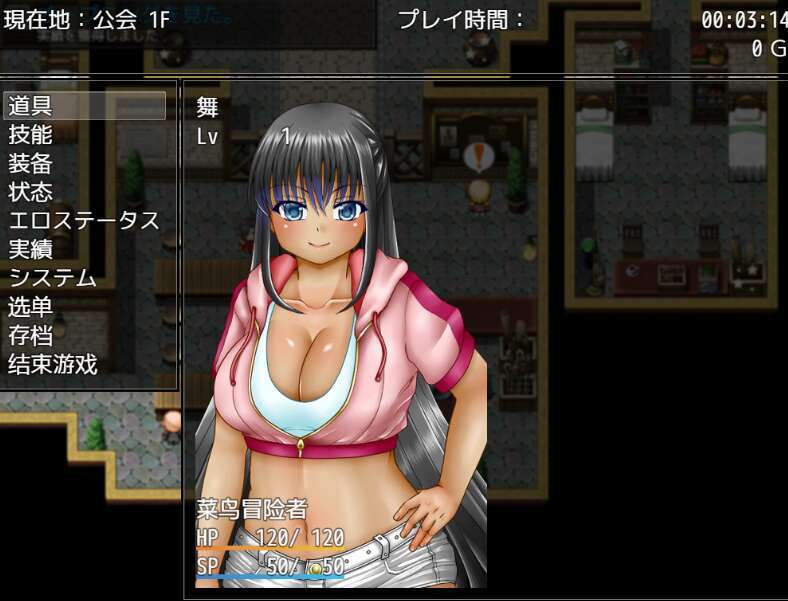Open the エロステータス menu entry
Screen dimensions: 788x601
point(85,220)
